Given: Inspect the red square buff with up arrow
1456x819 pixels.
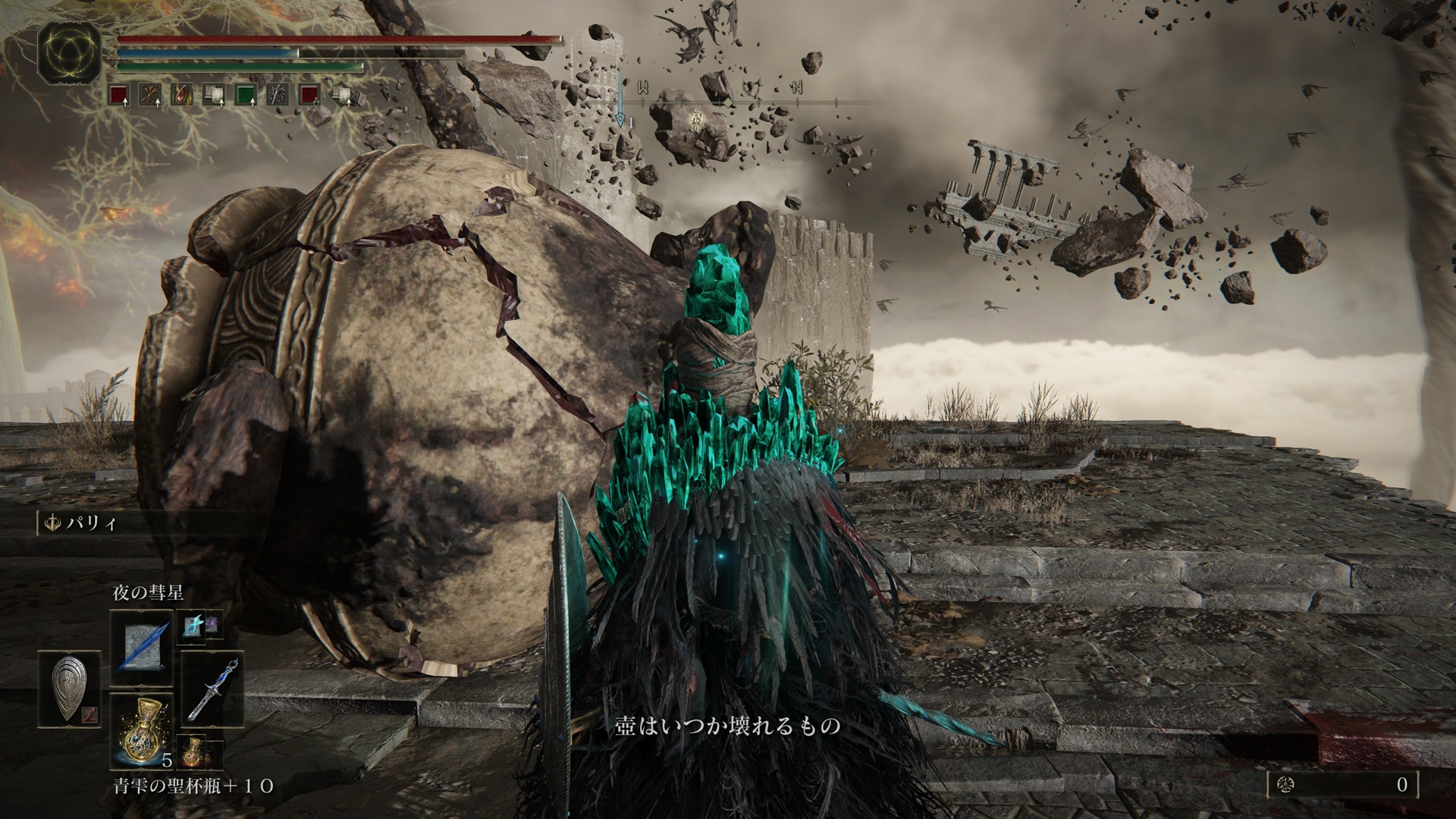Looking at the screenshot, I should click(117, 96).
